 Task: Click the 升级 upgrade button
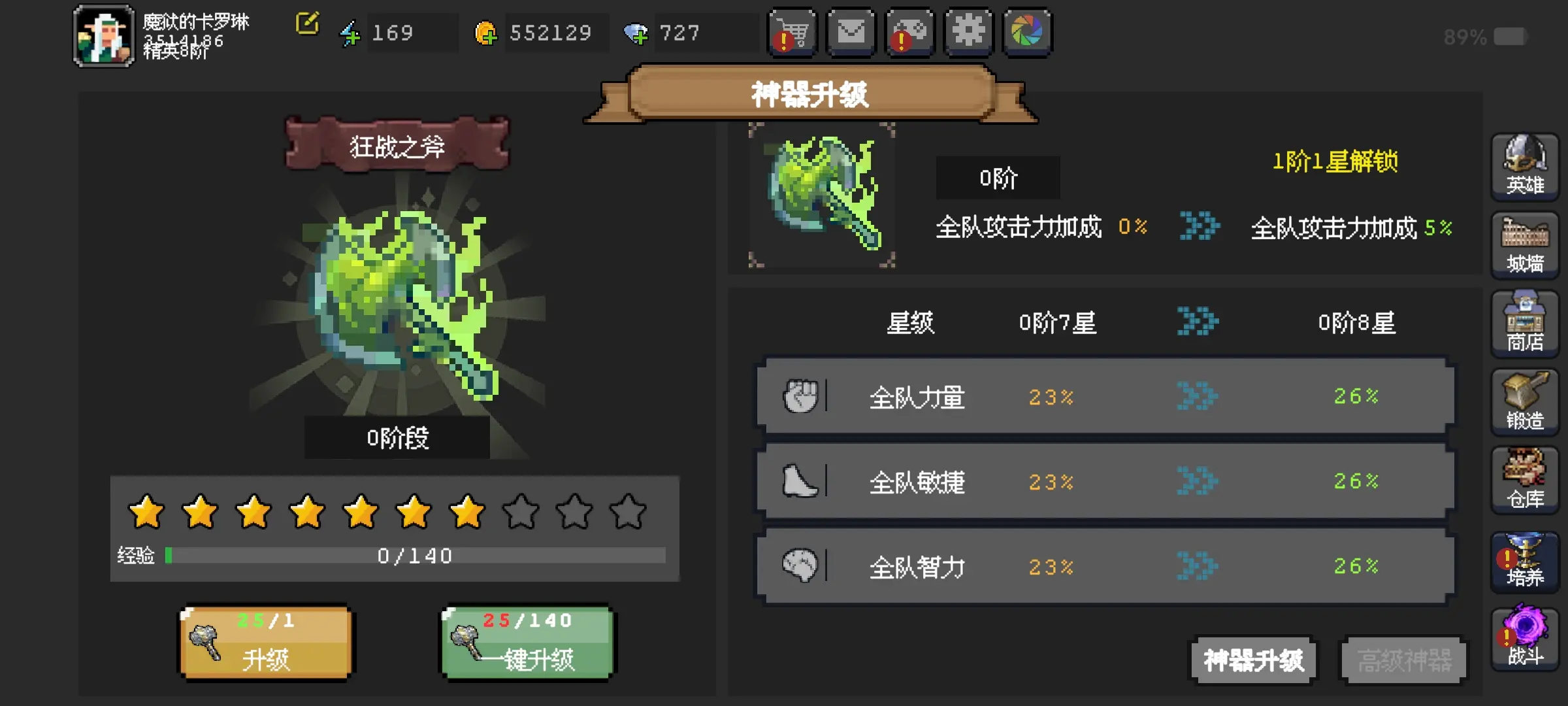[x=266, y=643]
